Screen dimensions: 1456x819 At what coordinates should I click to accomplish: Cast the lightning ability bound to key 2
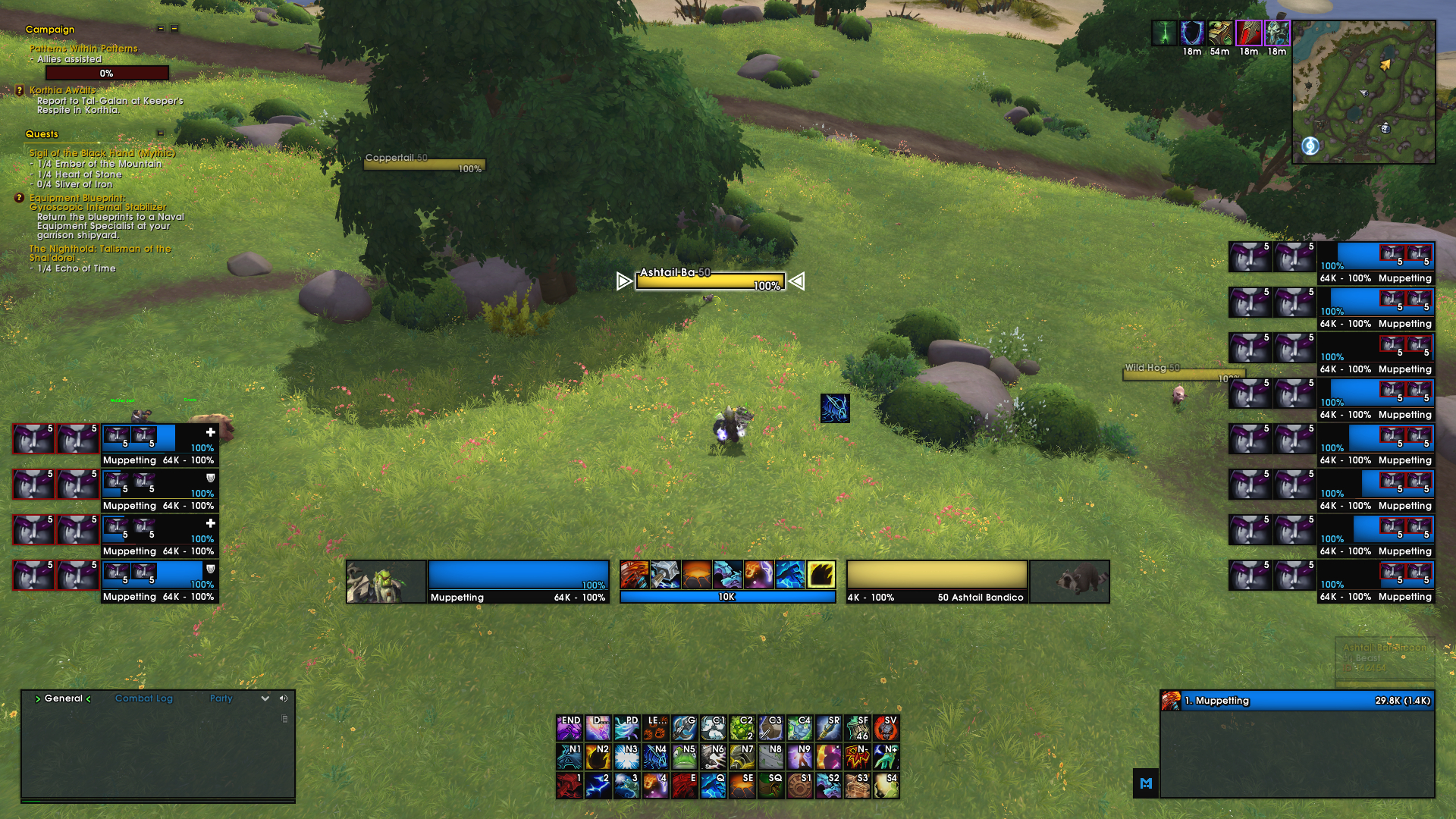598,785
